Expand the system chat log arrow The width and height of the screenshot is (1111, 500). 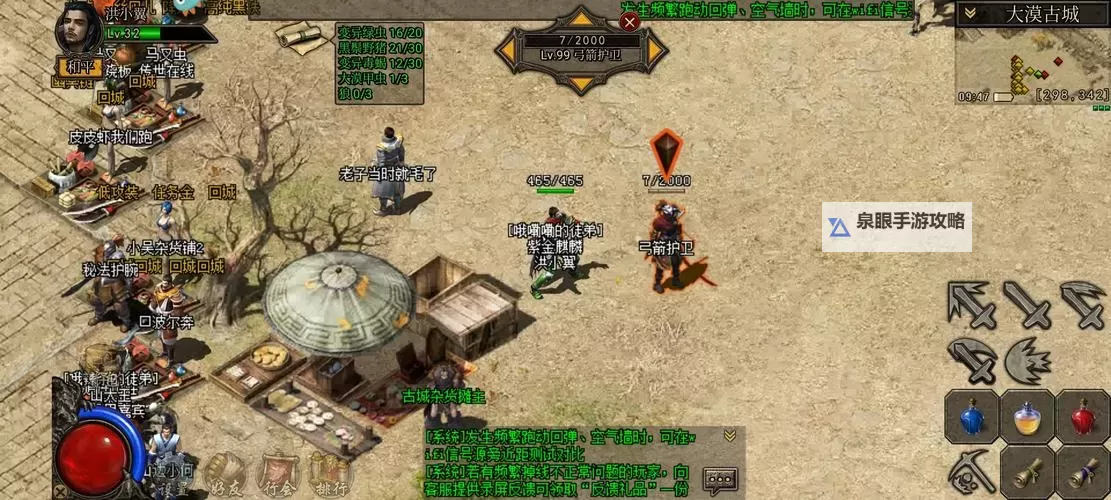pyautogui.click(x=730, y=435)
